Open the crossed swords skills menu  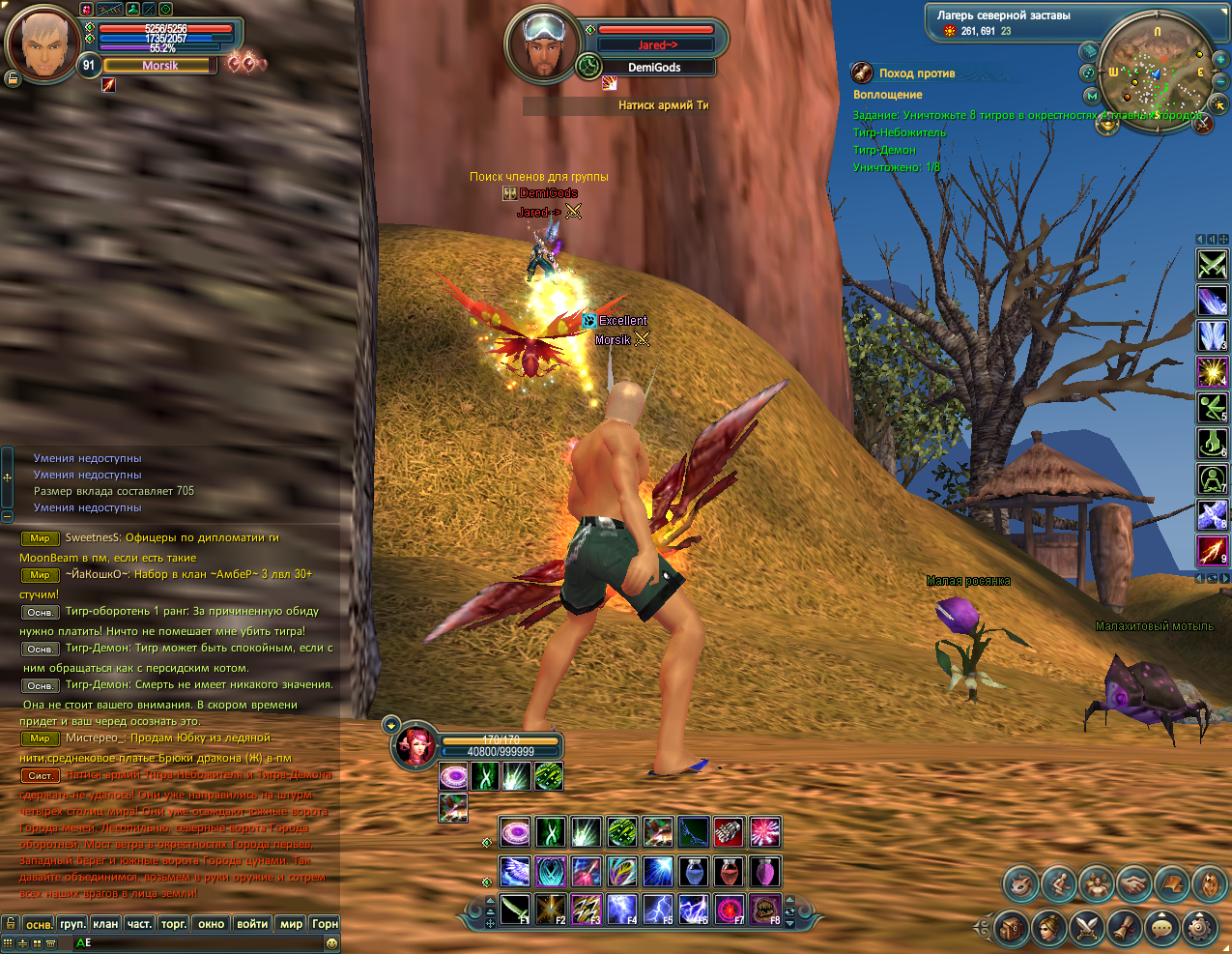click(x=1087, y=929)
